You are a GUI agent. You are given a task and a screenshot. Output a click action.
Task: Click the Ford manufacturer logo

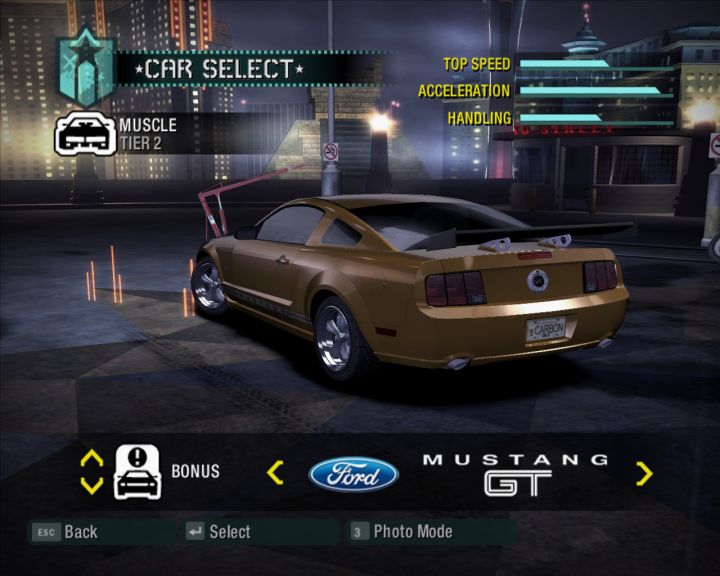[x=353, y=473]
